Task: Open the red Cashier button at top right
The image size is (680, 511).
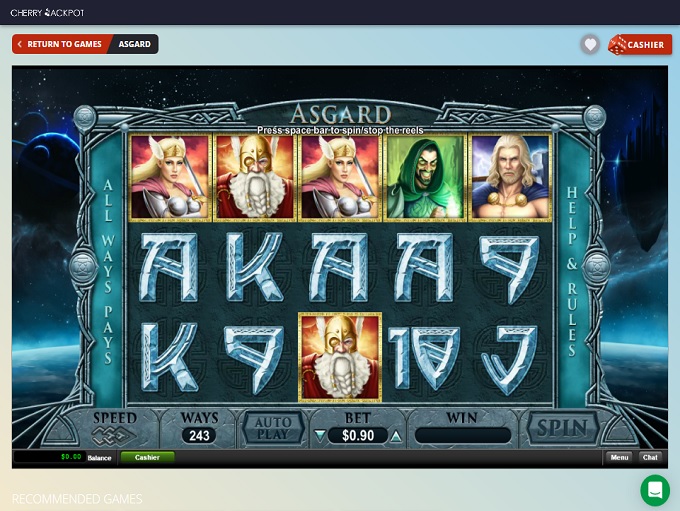Action: tap(639, 44)
